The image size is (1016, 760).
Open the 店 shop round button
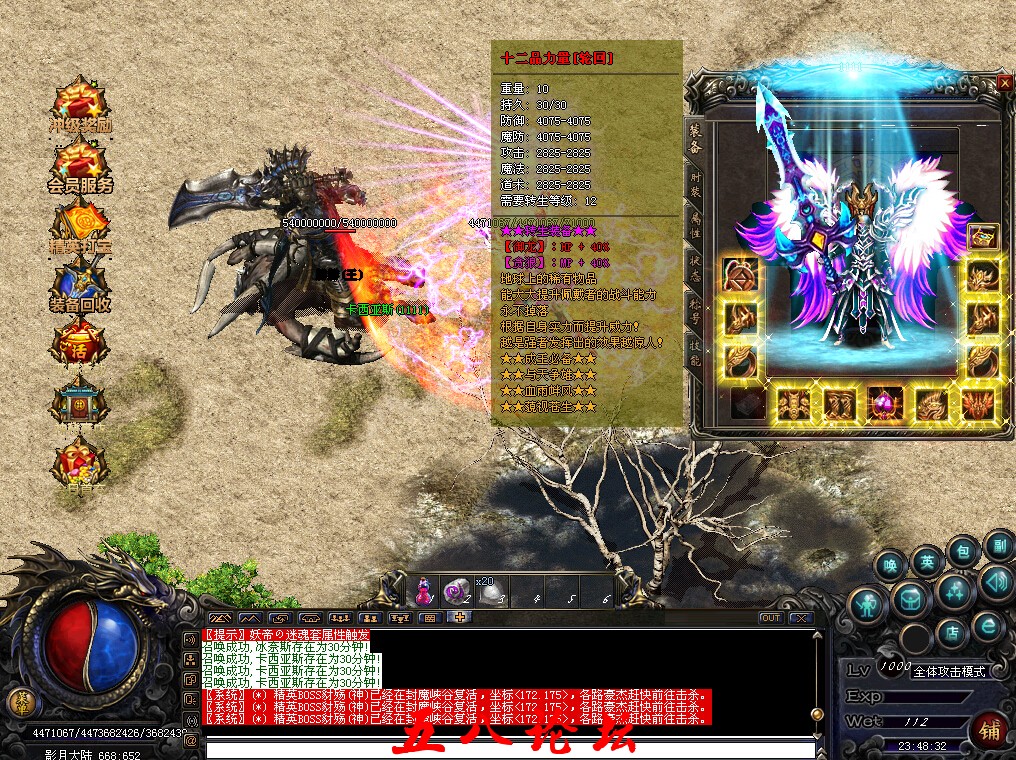954,632
